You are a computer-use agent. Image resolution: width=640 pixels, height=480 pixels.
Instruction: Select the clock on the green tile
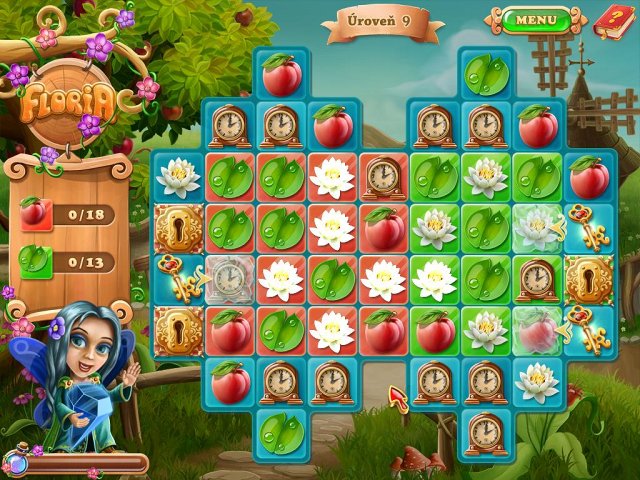pyautogui.click(x=537, y=280)
